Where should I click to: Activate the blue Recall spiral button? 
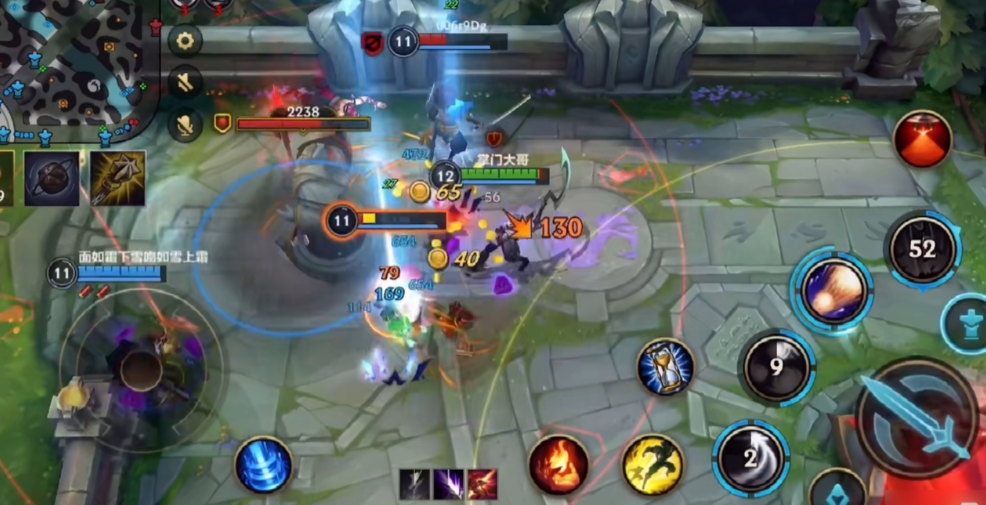[264, 466]
